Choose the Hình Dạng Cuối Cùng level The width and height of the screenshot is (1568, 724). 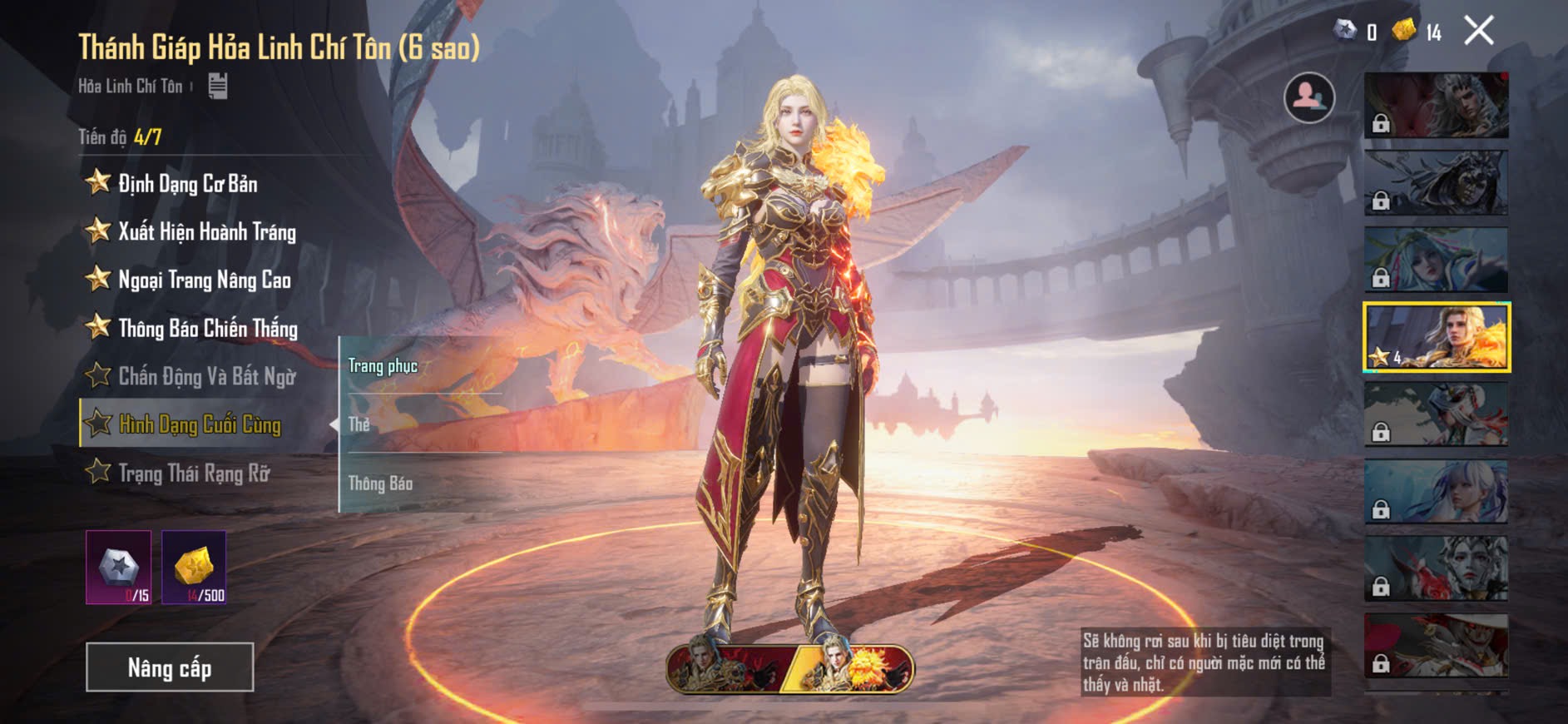tap(200, 424)
